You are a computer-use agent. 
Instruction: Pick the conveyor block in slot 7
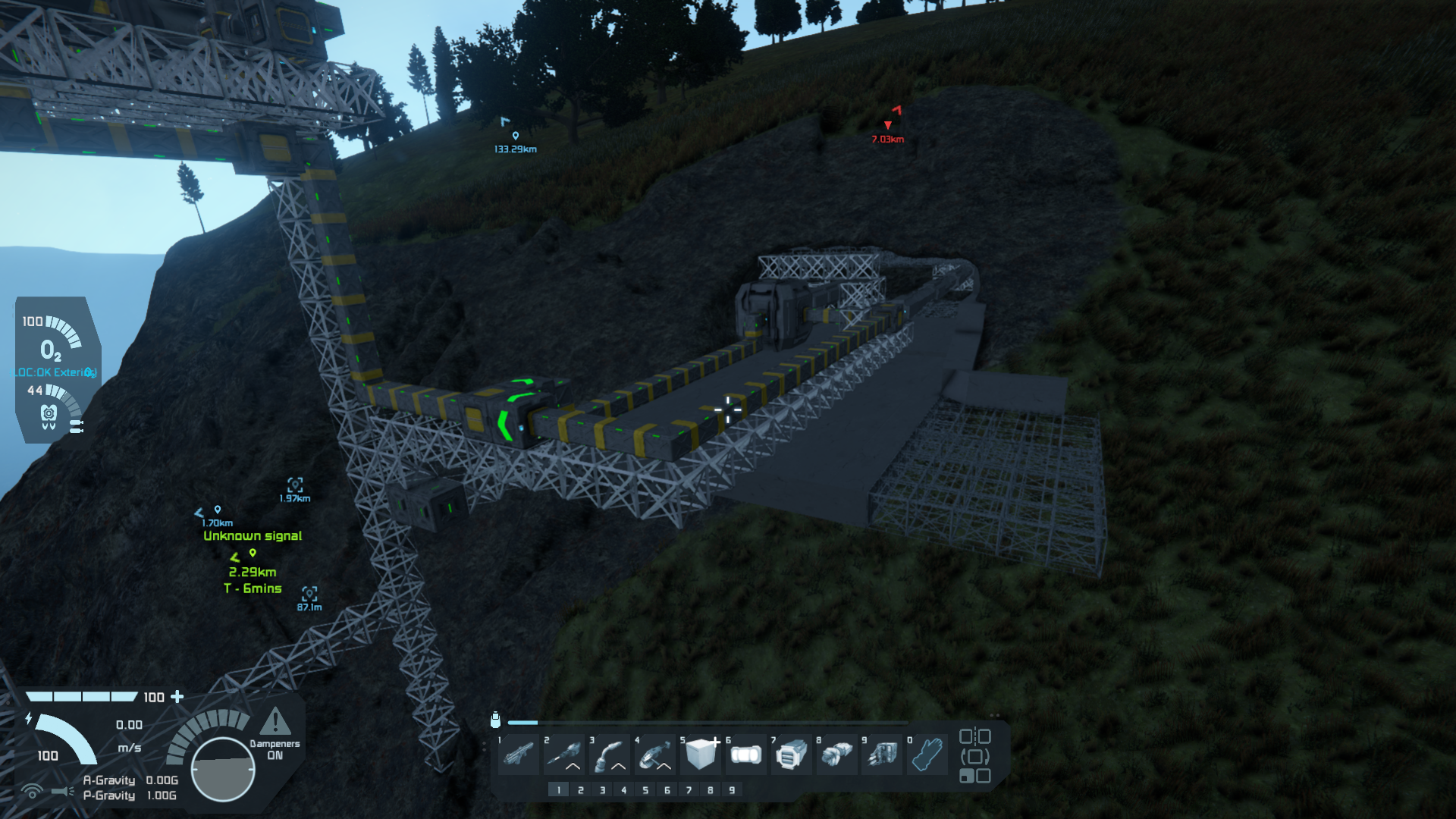click(x=792, y=755)
